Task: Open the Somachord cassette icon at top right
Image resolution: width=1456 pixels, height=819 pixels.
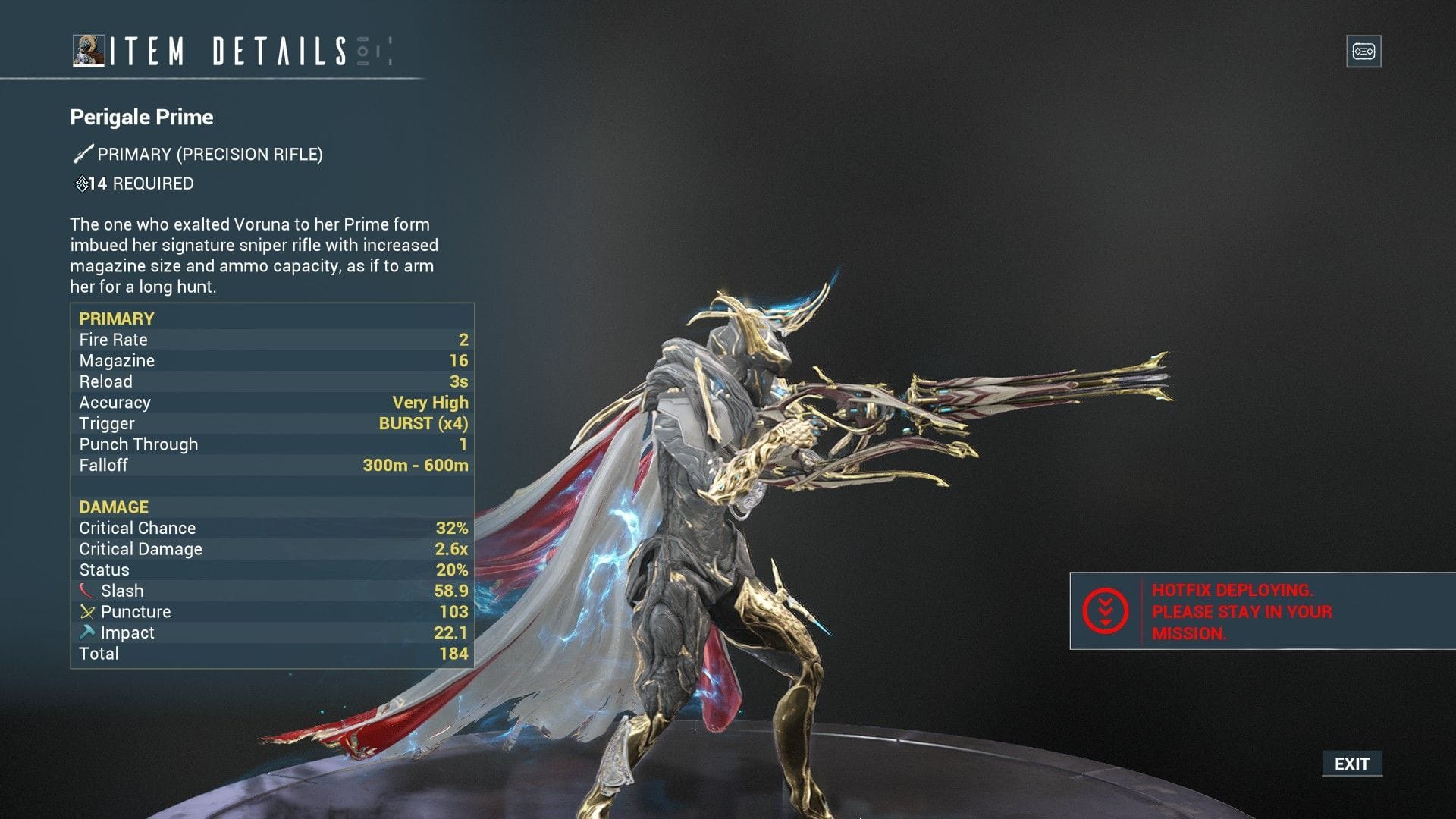Action: coord(1363,51)
